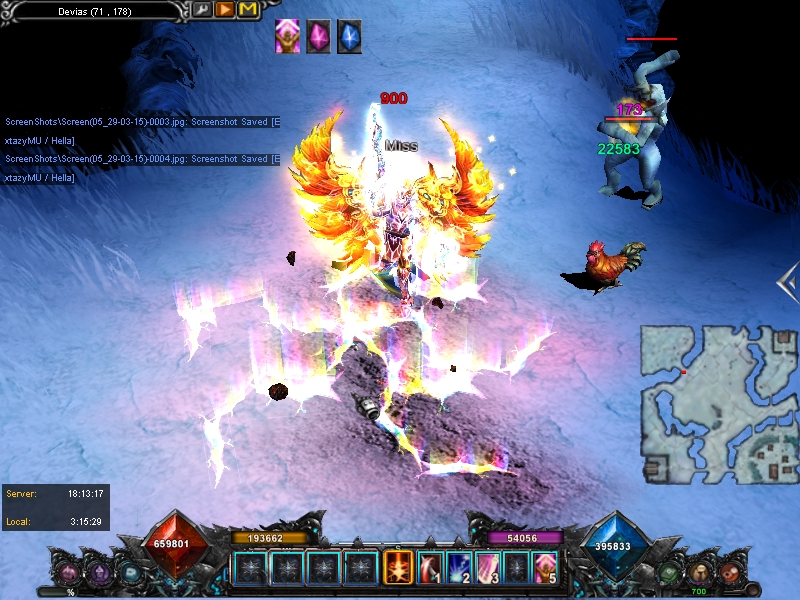Image resolution: width=800 pixels, height=600 pixels.
Task: Use the pink figure skill numbered 5
Action: pos(545,567)
